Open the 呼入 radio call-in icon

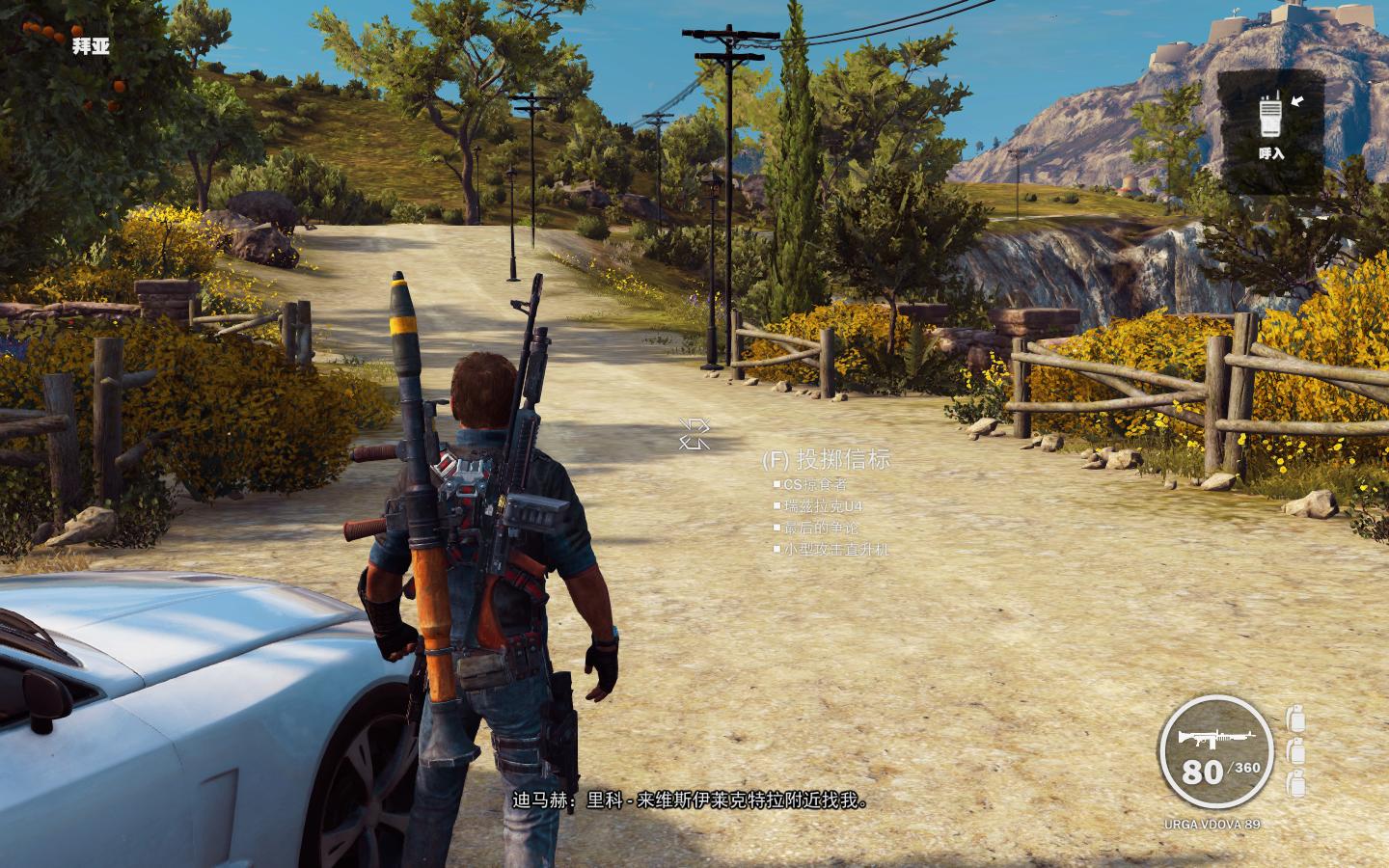[x=1271, y=117]
